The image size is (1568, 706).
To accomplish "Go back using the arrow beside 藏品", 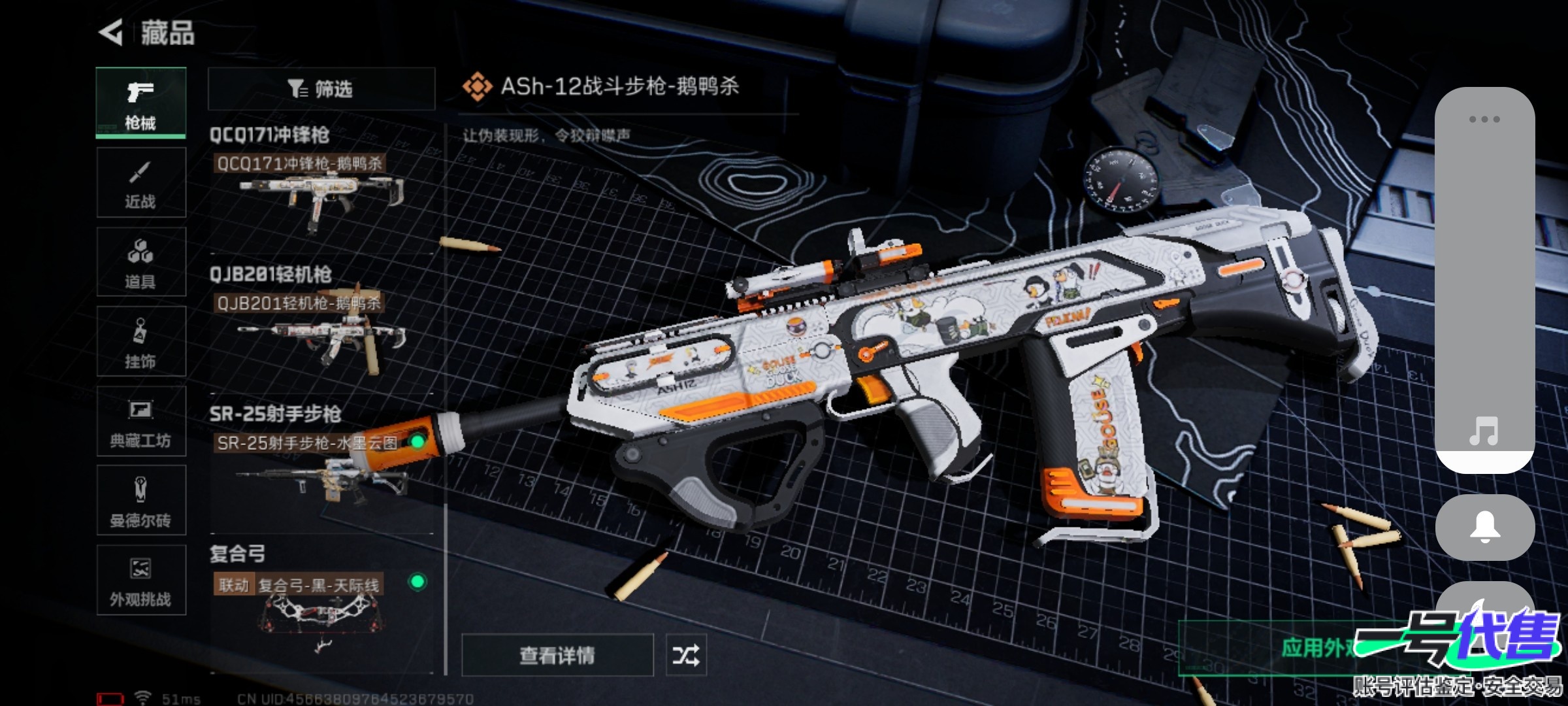I will [x=111, y=33].
